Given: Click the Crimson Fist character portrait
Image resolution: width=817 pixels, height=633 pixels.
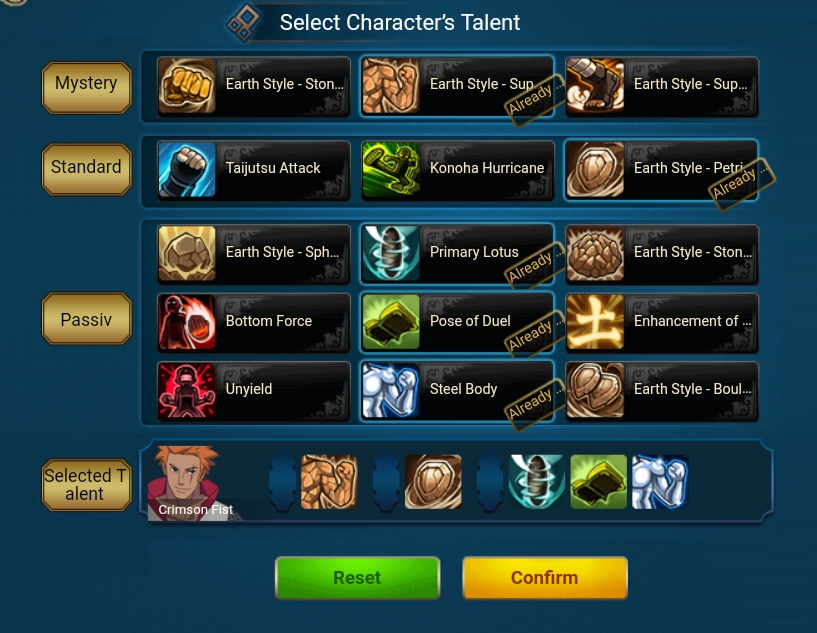Looking at the screenshot, I should (184, 483).
